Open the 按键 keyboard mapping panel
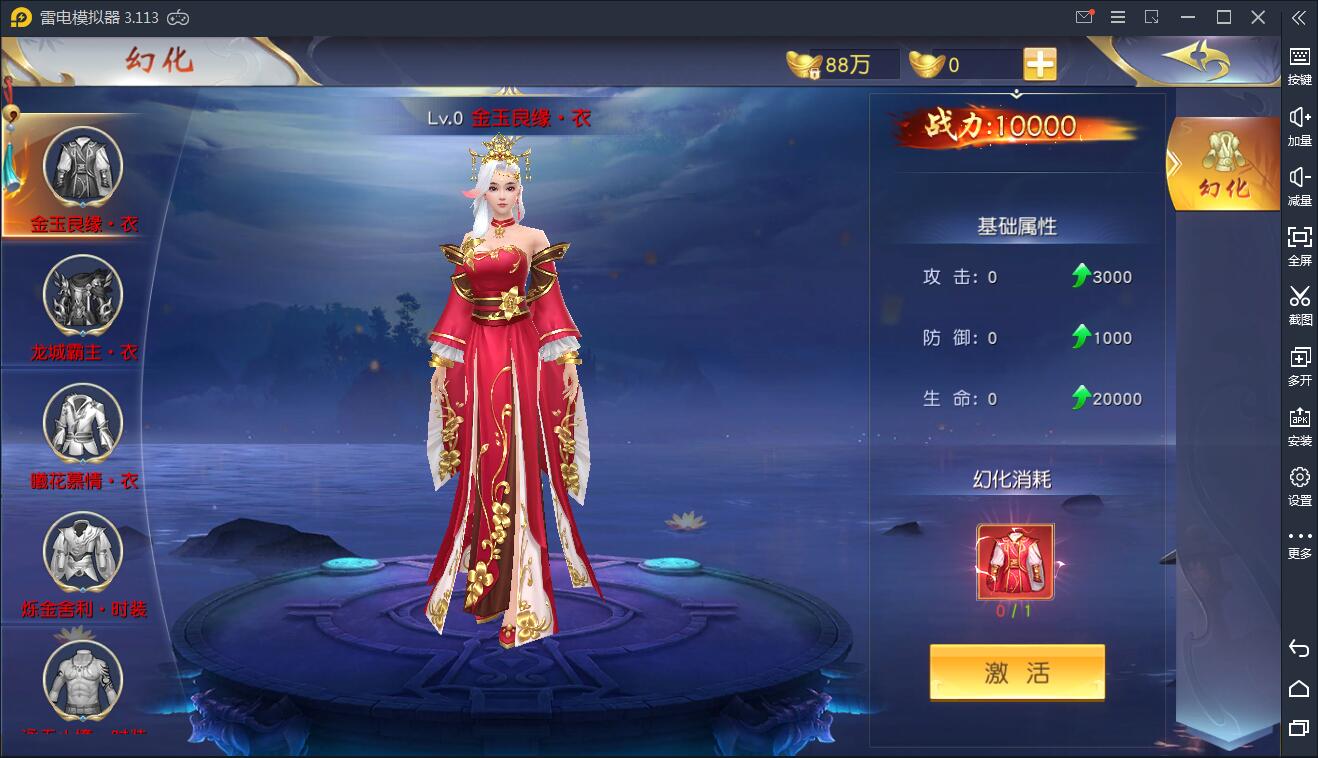This screenshot has height=758, width=1318. (1299, 58)
